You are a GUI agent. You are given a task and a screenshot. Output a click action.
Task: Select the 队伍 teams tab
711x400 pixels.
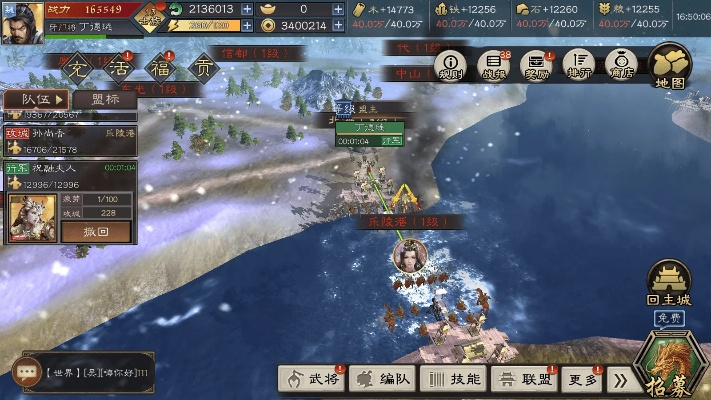(36, 99)
